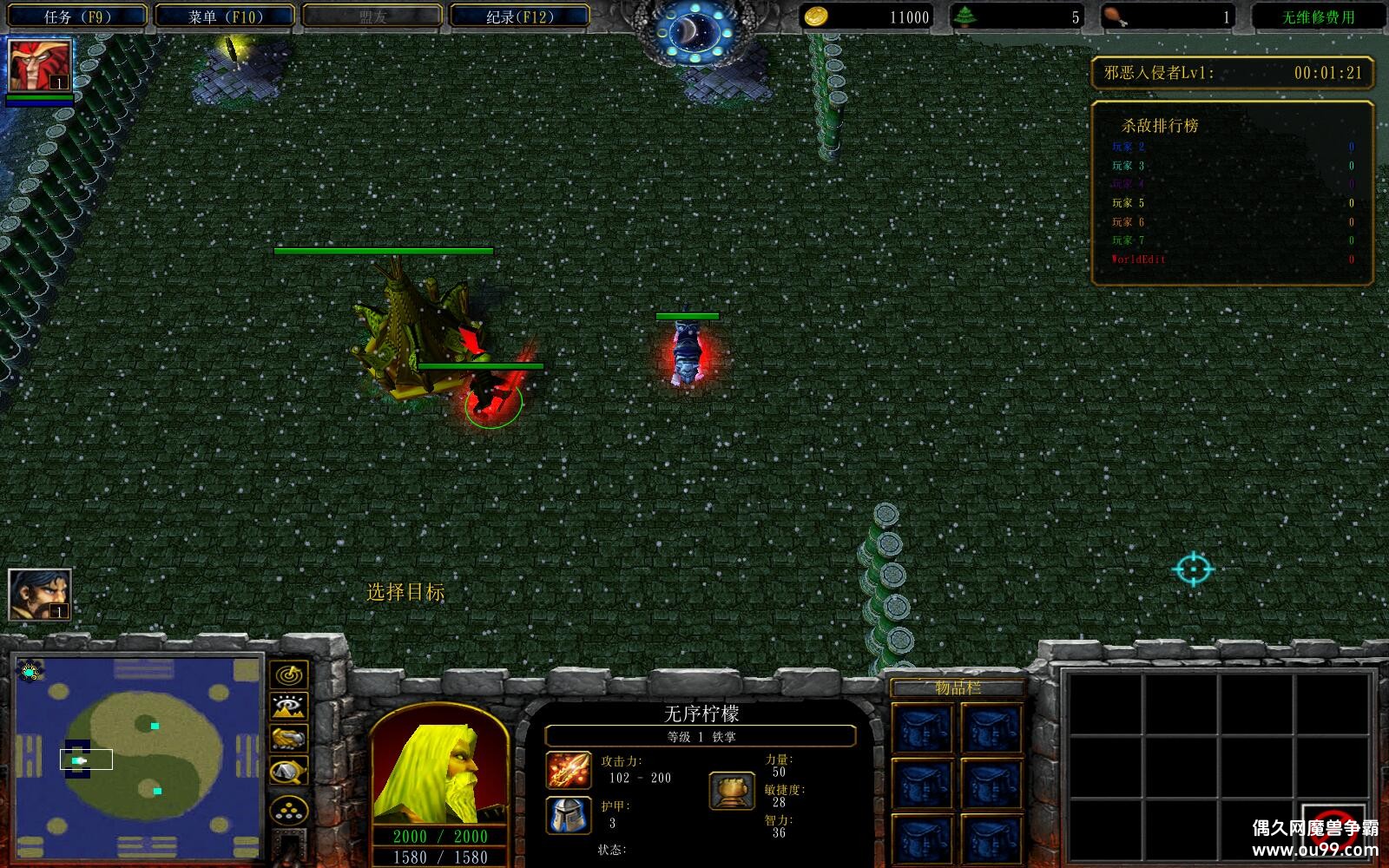Open the 任务 (F9) quest panel
The image size is (1389, 868).
click(78, 14)
